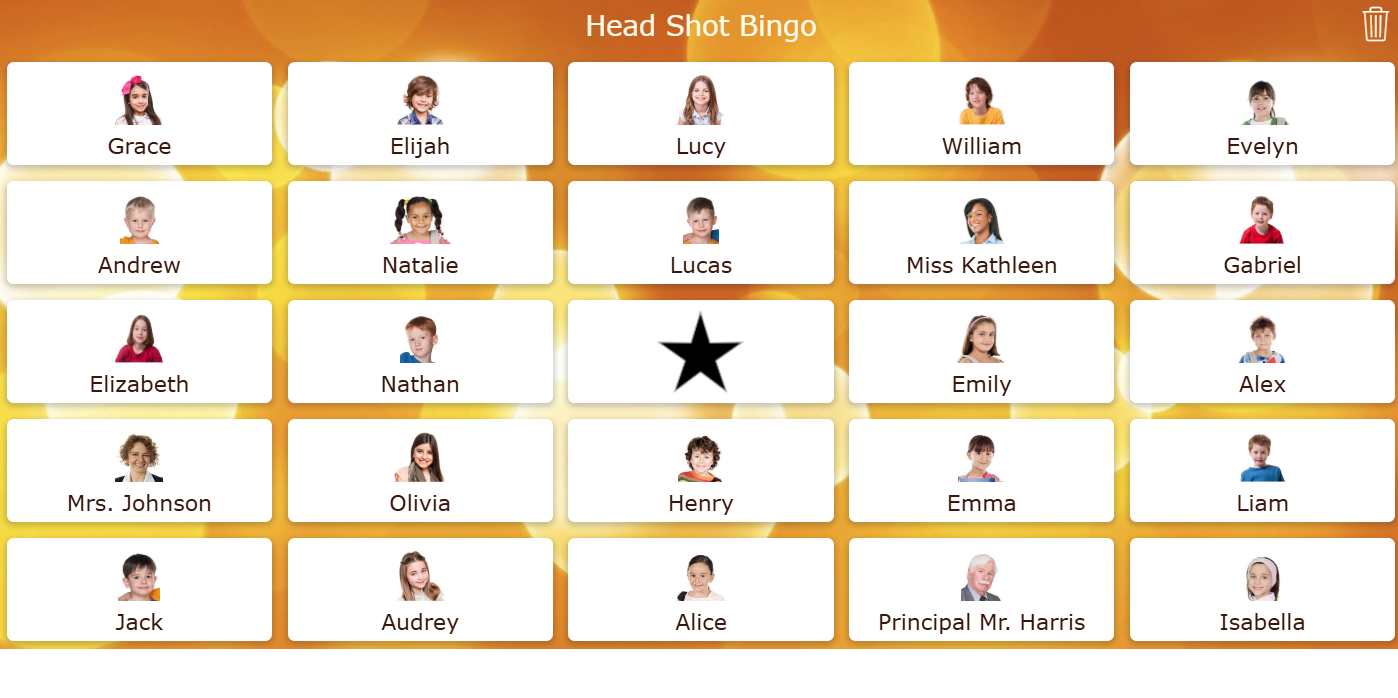
Task: Choose the Principal Mr. Harris tile
Action: (x=981, y=590)
